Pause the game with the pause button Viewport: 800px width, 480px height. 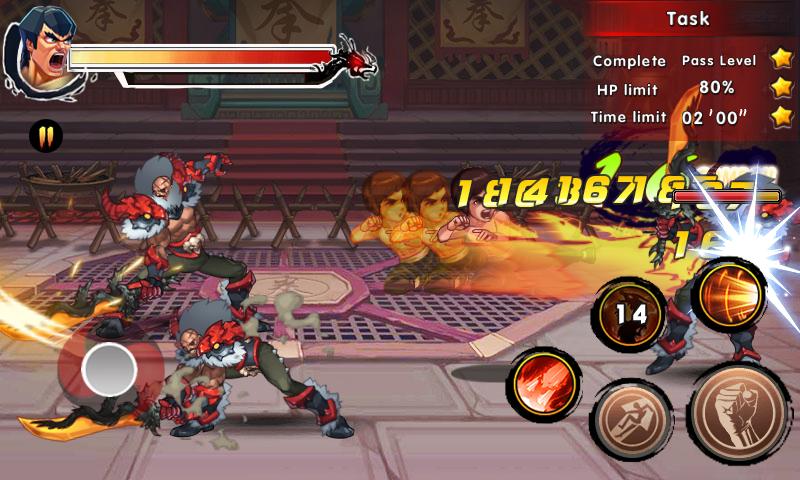coord(45,135)
